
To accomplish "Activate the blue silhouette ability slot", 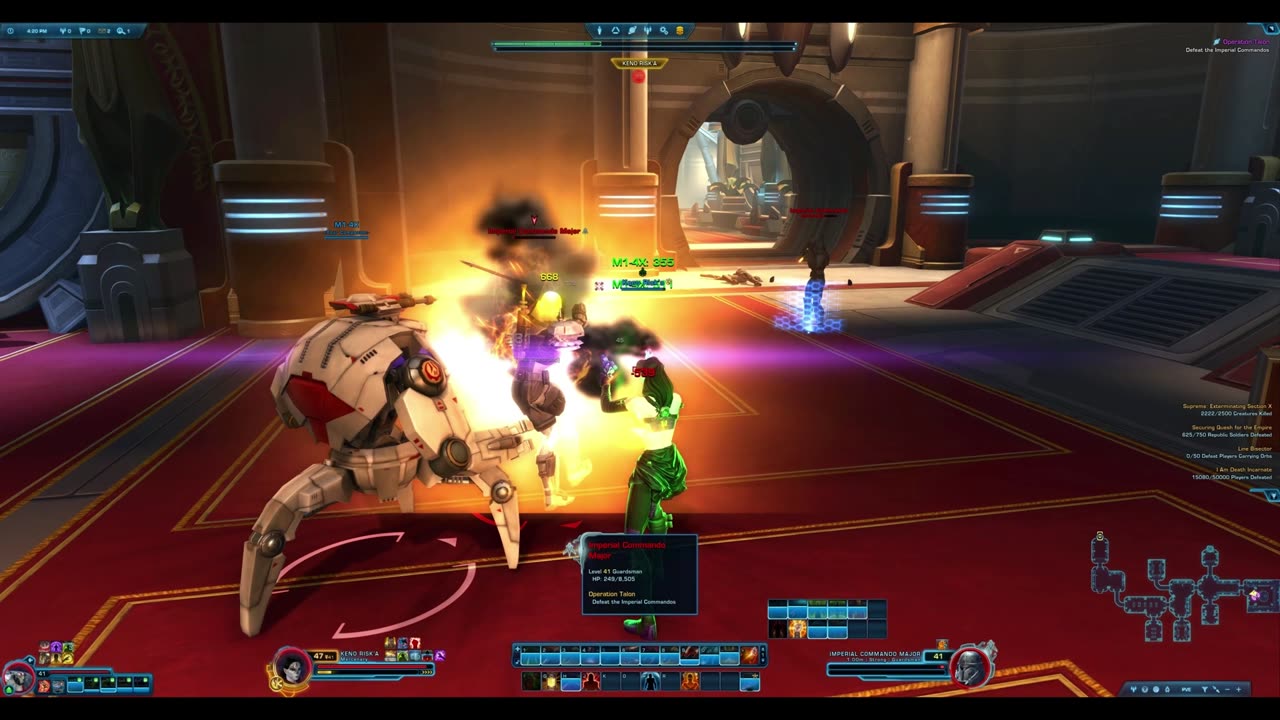I will click(650, 682).
